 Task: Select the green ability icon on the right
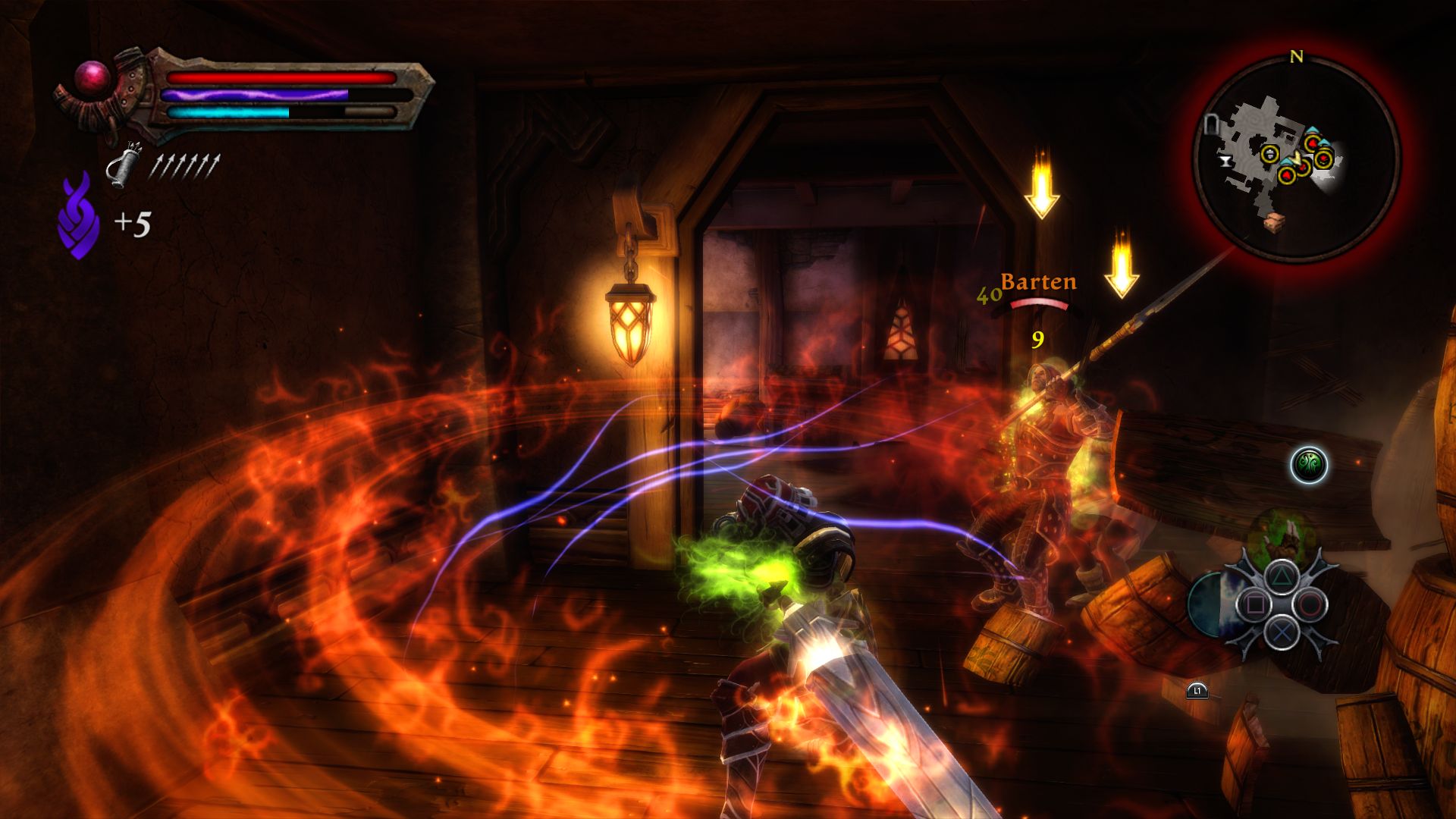pos(1310,465)
